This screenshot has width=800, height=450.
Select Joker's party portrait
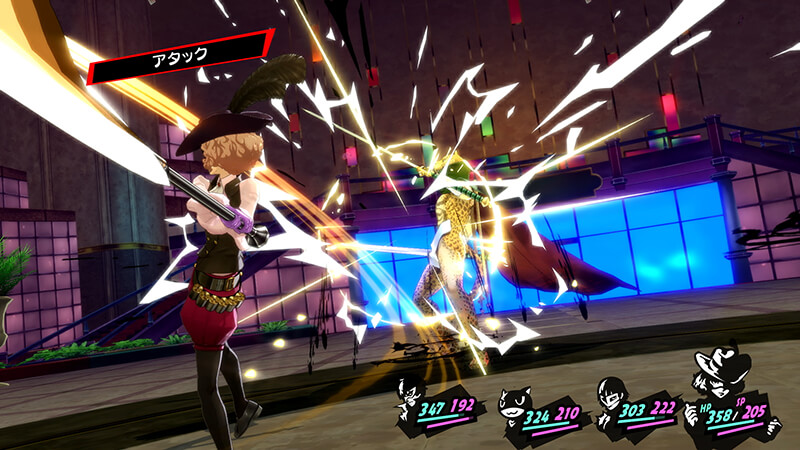pyautogui.click(x=413, y=393)
